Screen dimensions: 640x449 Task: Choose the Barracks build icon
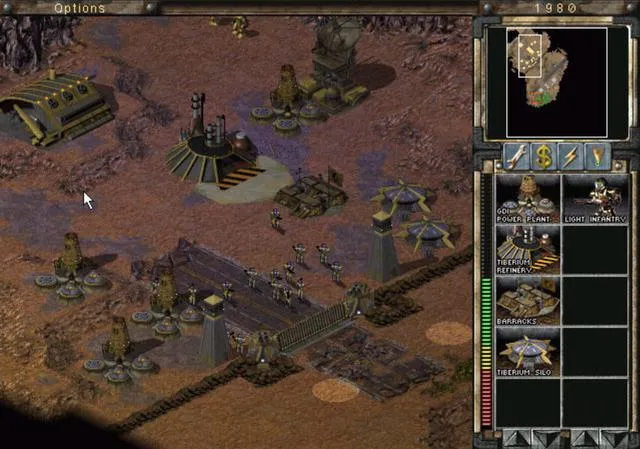528,301
